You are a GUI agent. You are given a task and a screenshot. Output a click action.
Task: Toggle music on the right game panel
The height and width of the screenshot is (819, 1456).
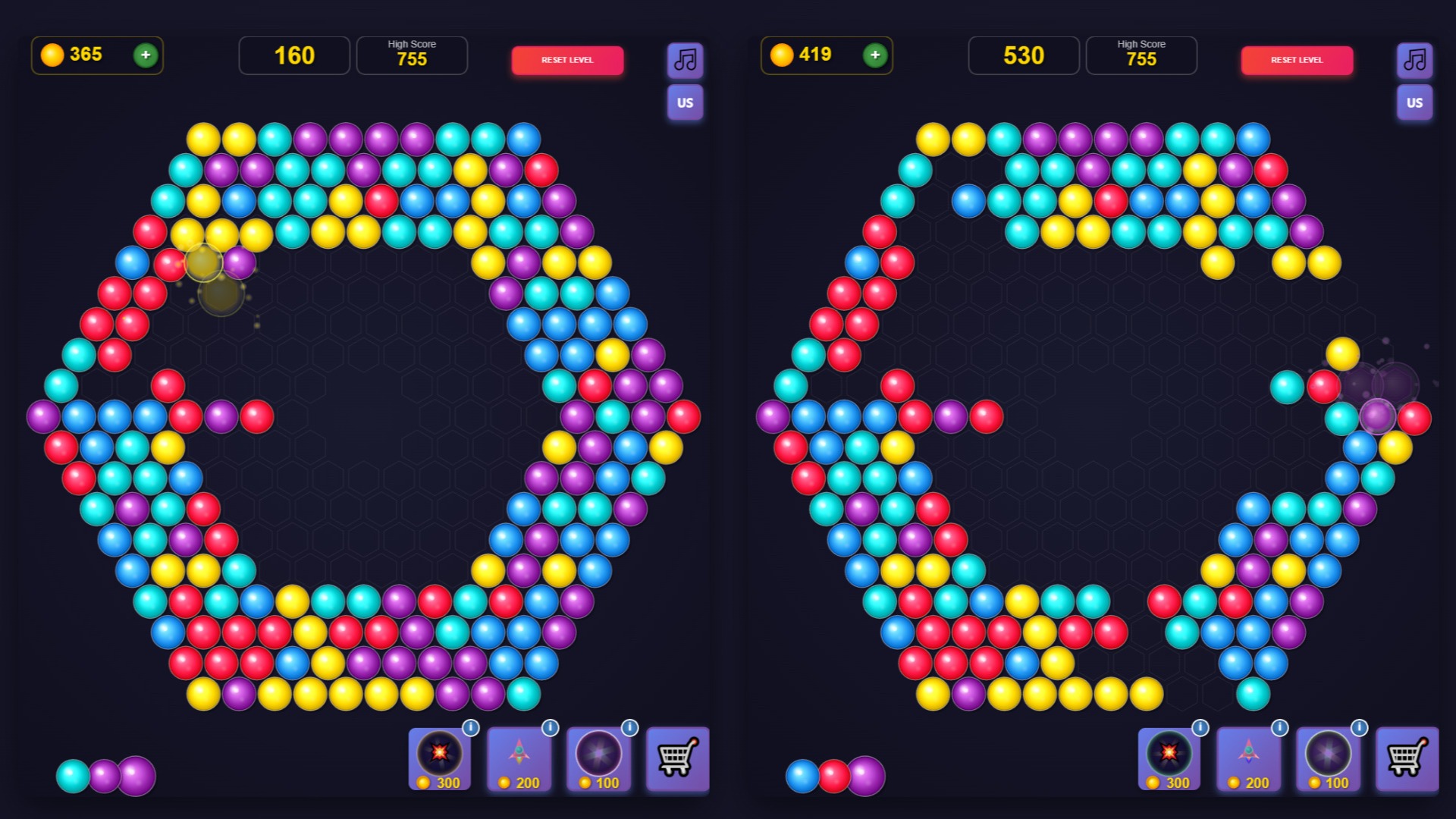tap(1414, 61)
